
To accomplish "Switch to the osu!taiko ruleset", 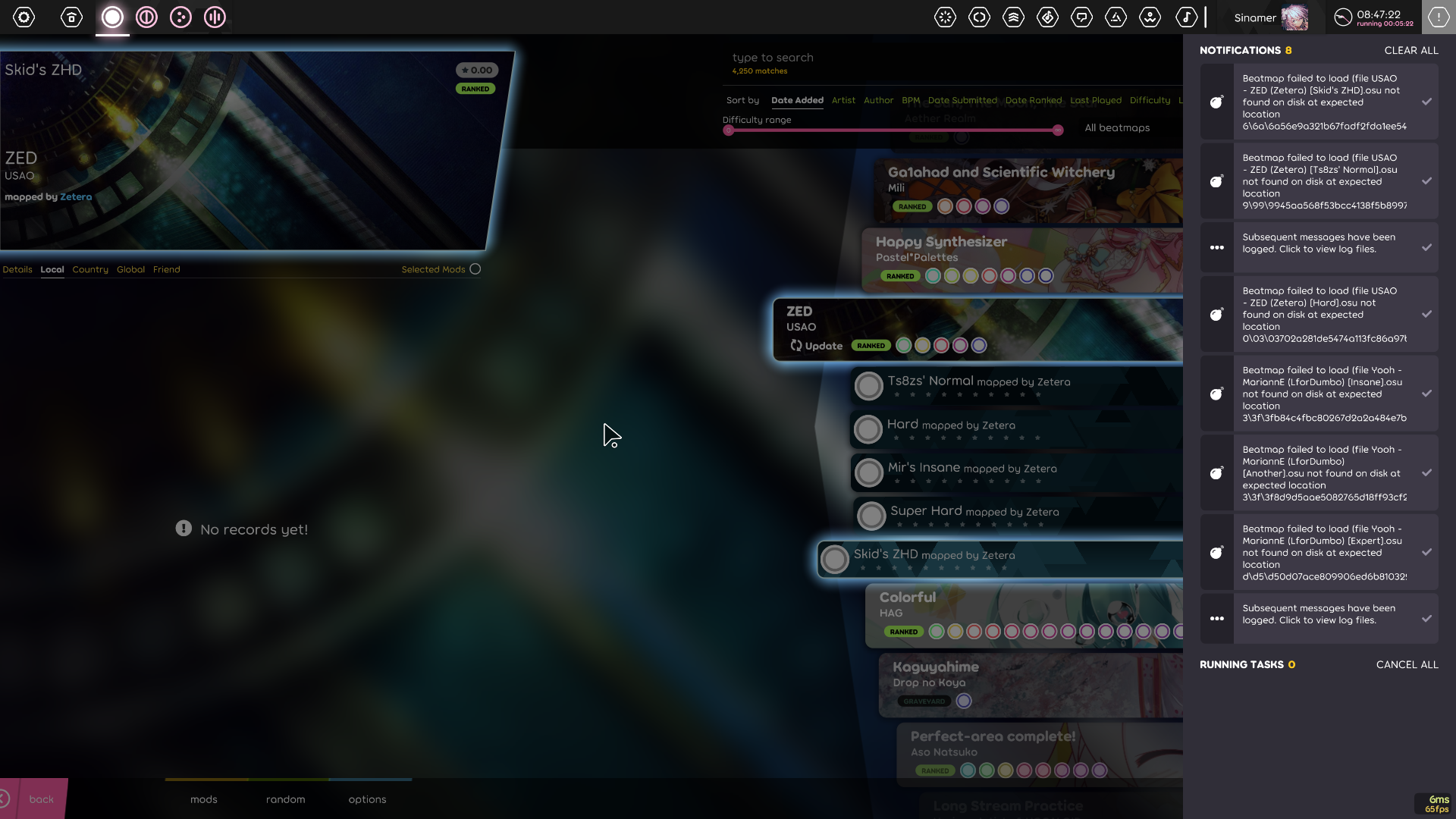I will pyautogui.click(x=147, y=17).
